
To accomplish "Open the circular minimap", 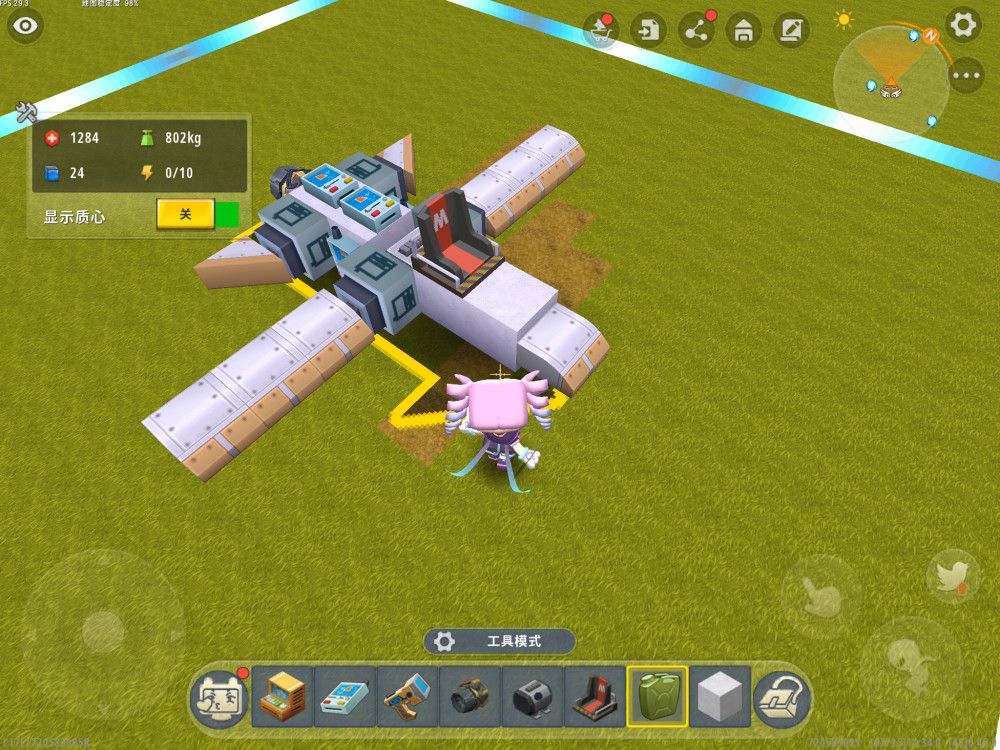I will (x=891, y=78).
